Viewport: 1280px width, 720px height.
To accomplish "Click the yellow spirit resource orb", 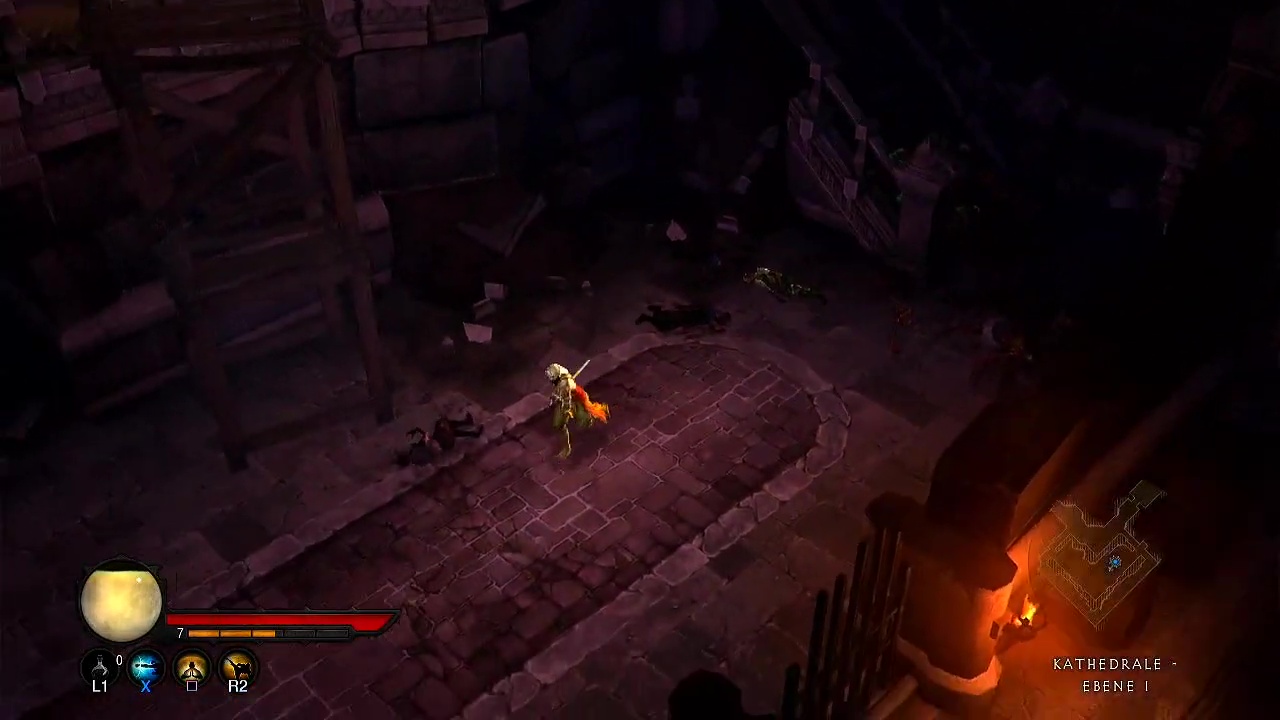I will [121, 601].
